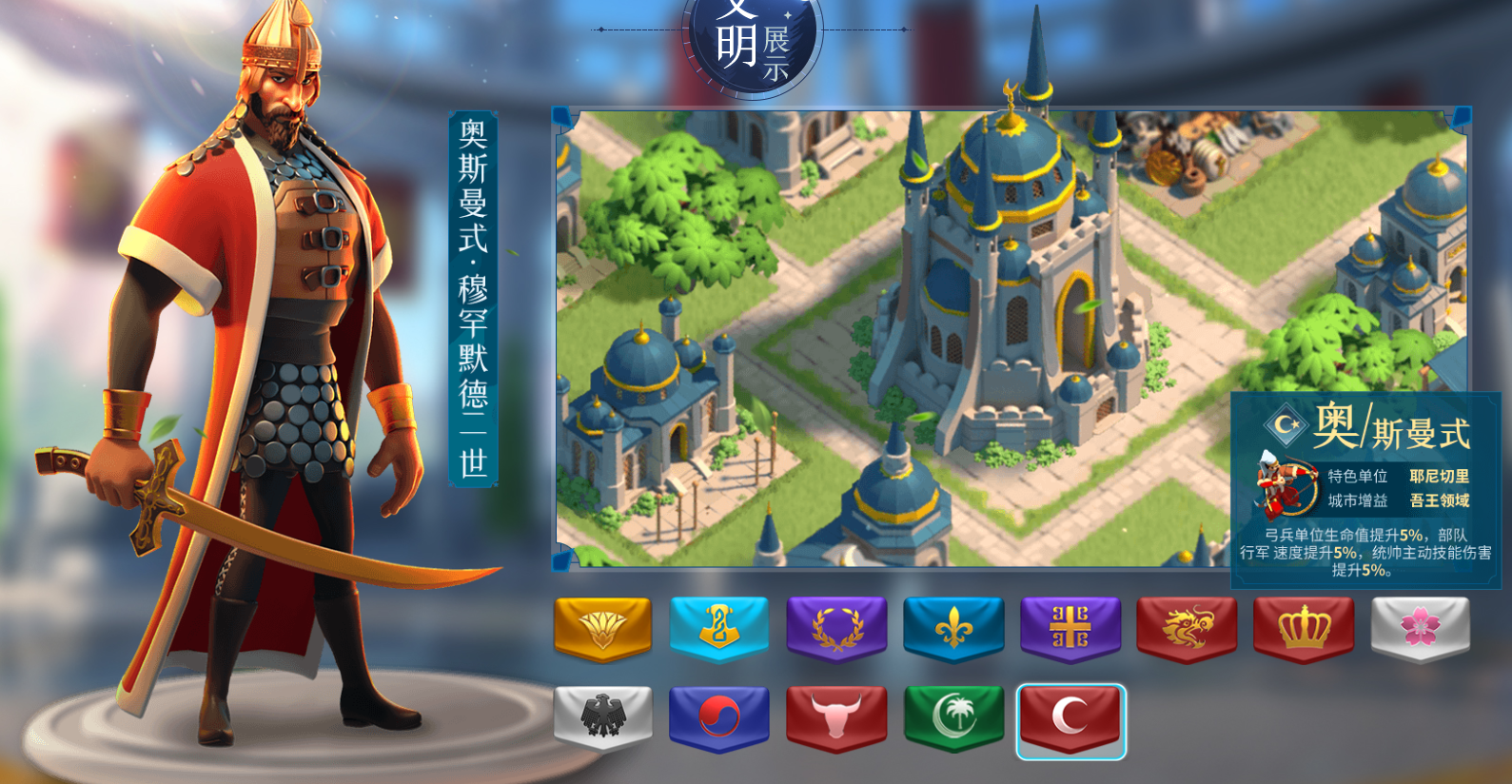Viewport: 1512px width, 784px height.
Task: Select the white black-eagle banner
Action: (602, 716)
